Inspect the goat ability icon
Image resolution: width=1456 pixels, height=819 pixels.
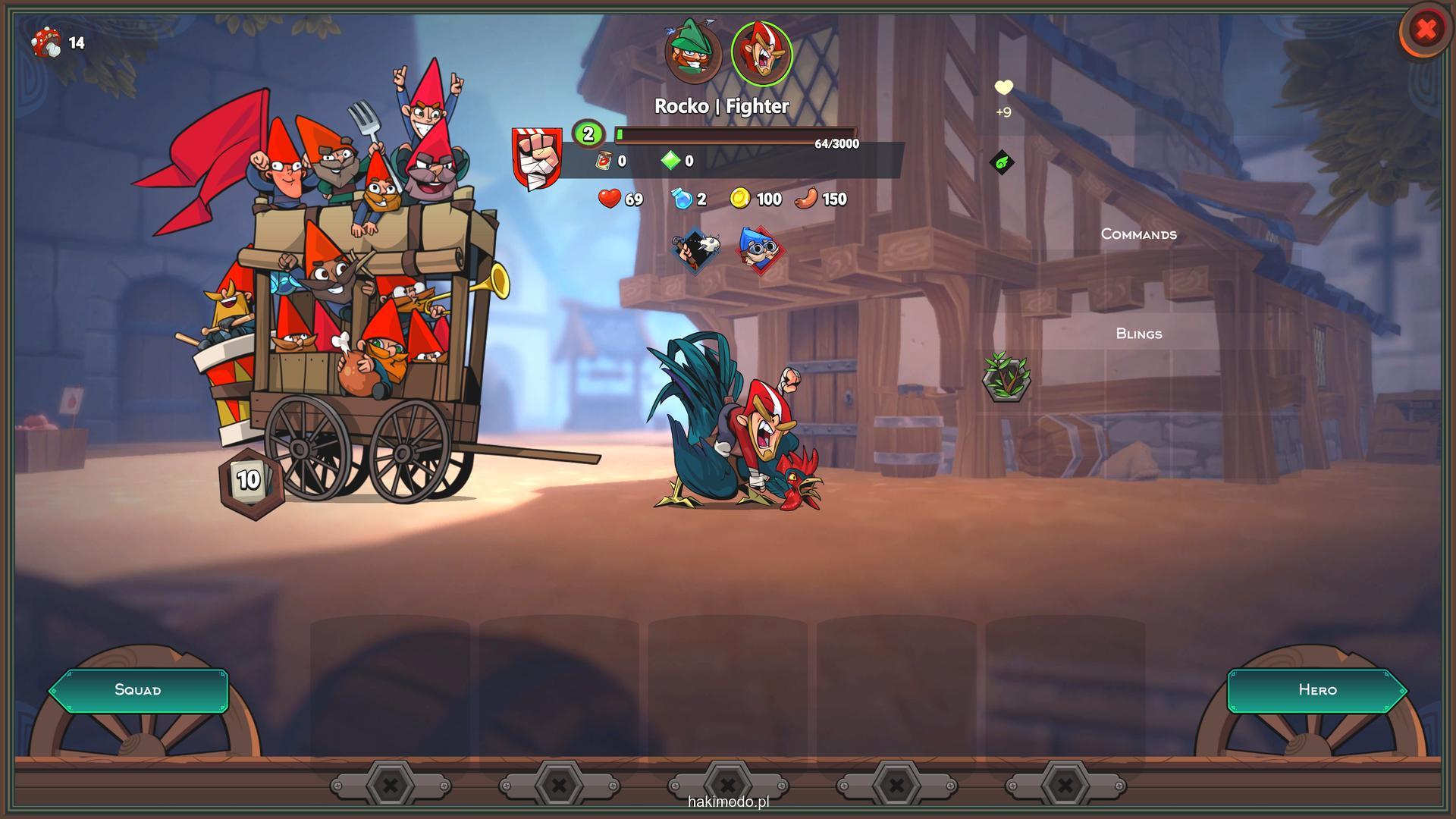pos(696,251)
